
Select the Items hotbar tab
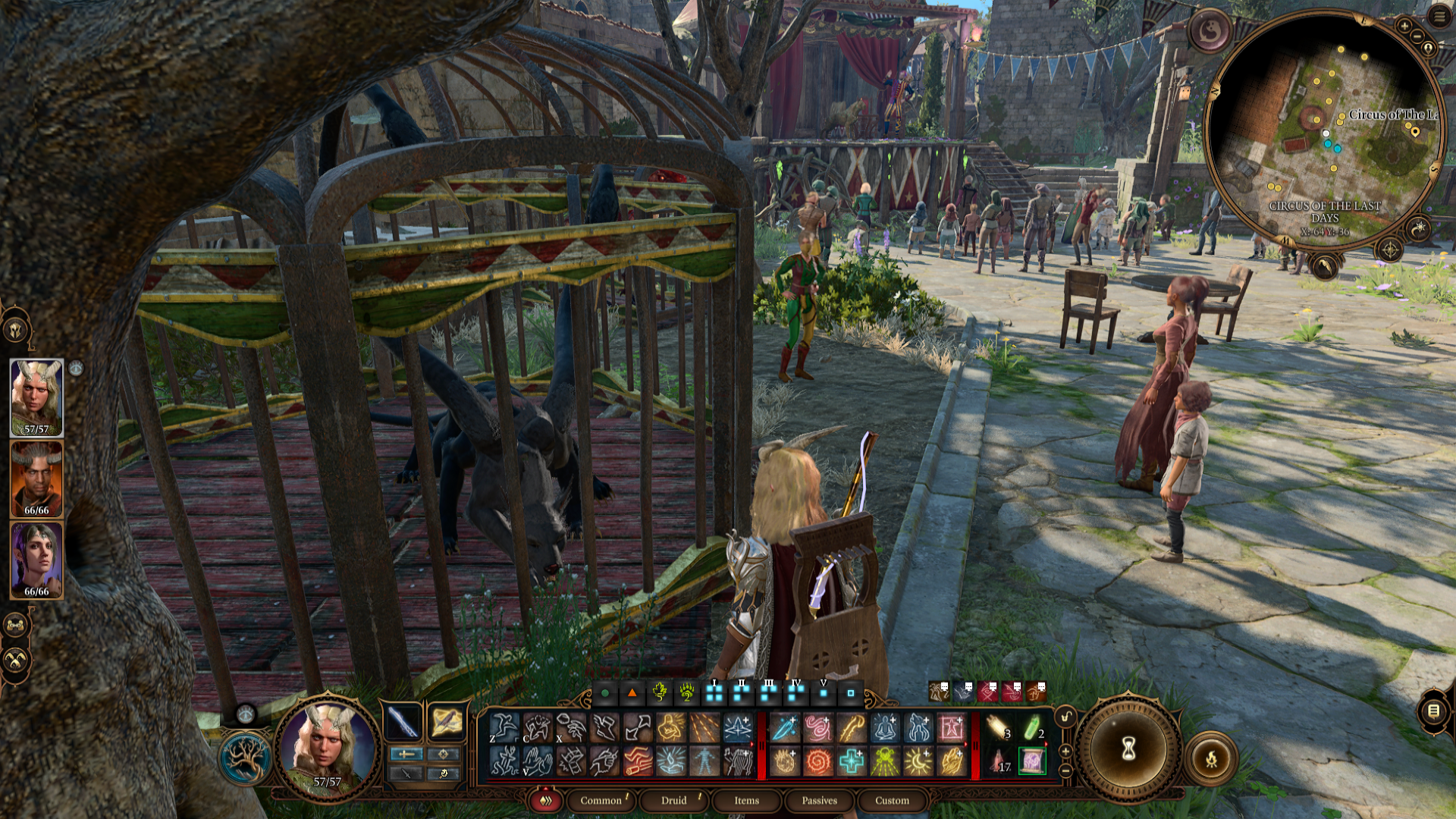(746, 801)
